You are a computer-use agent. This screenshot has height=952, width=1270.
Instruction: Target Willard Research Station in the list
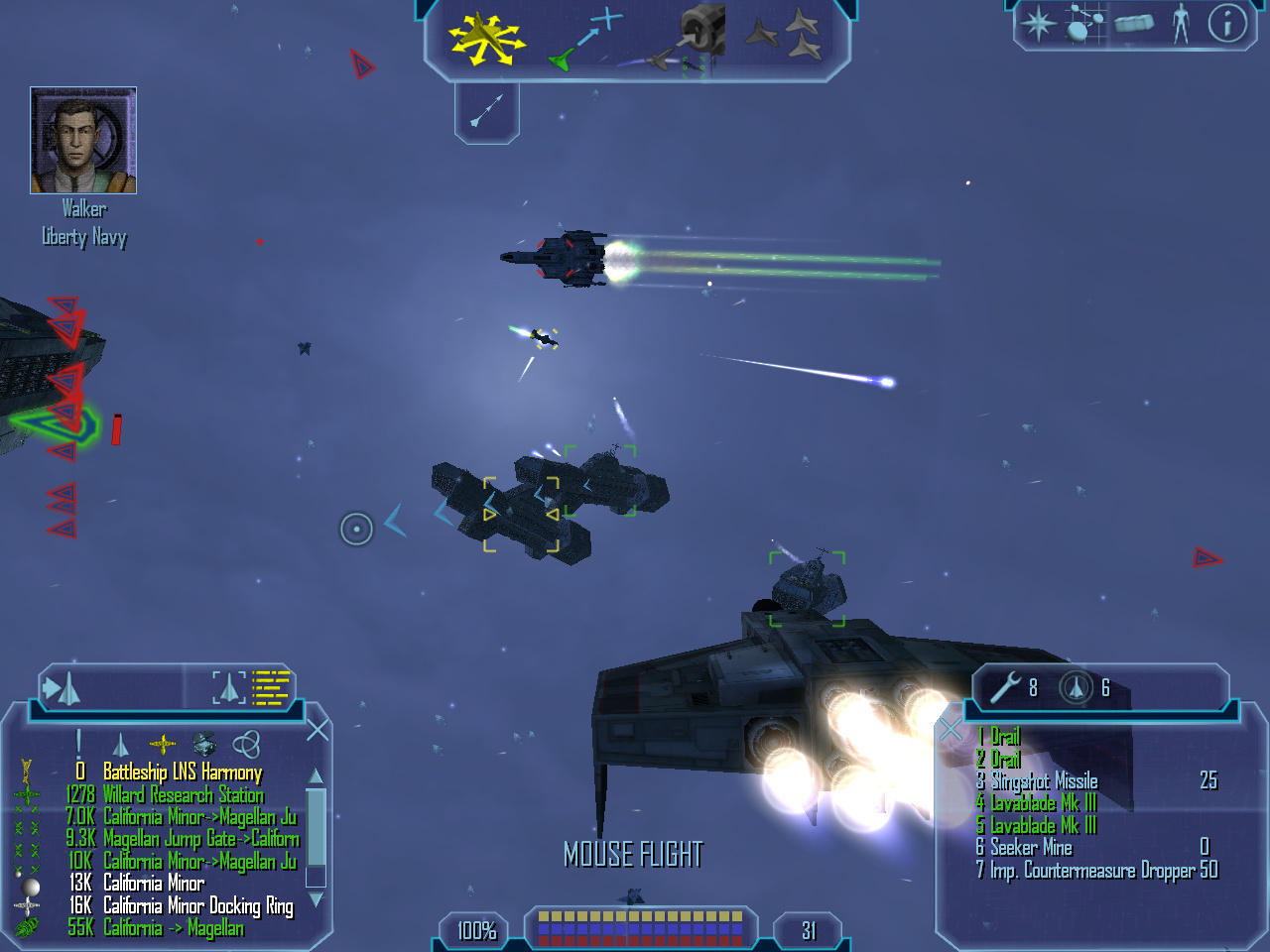click(x=183, y=794)
